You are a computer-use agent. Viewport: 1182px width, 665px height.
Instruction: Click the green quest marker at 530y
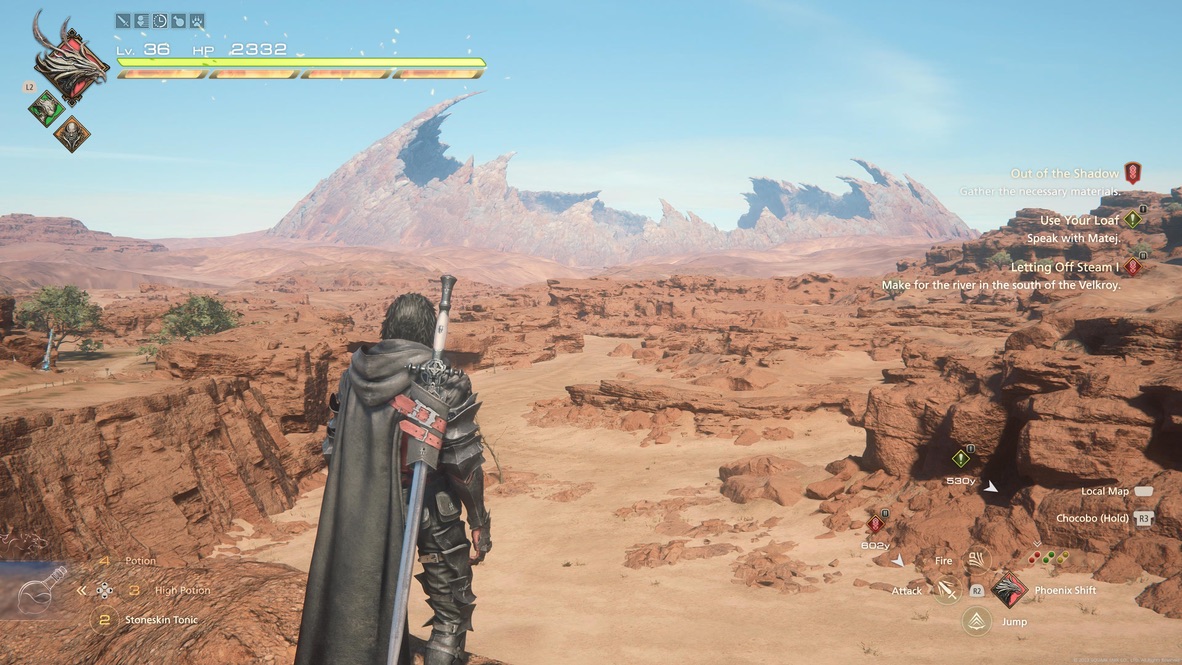(x=961, y=458)
